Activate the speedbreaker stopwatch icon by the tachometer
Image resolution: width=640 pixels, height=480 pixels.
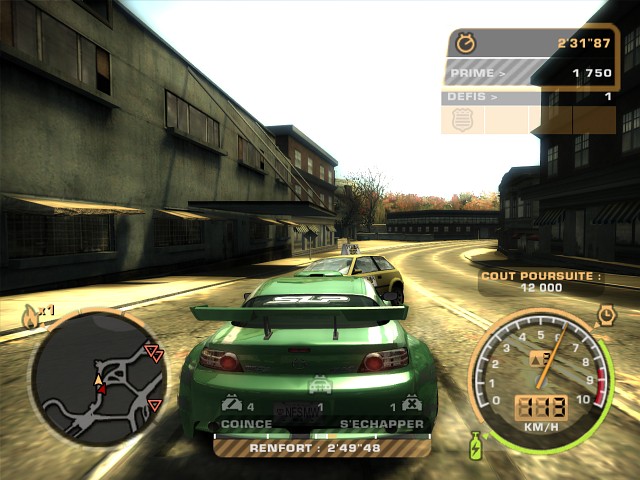[x=606, y=316]
